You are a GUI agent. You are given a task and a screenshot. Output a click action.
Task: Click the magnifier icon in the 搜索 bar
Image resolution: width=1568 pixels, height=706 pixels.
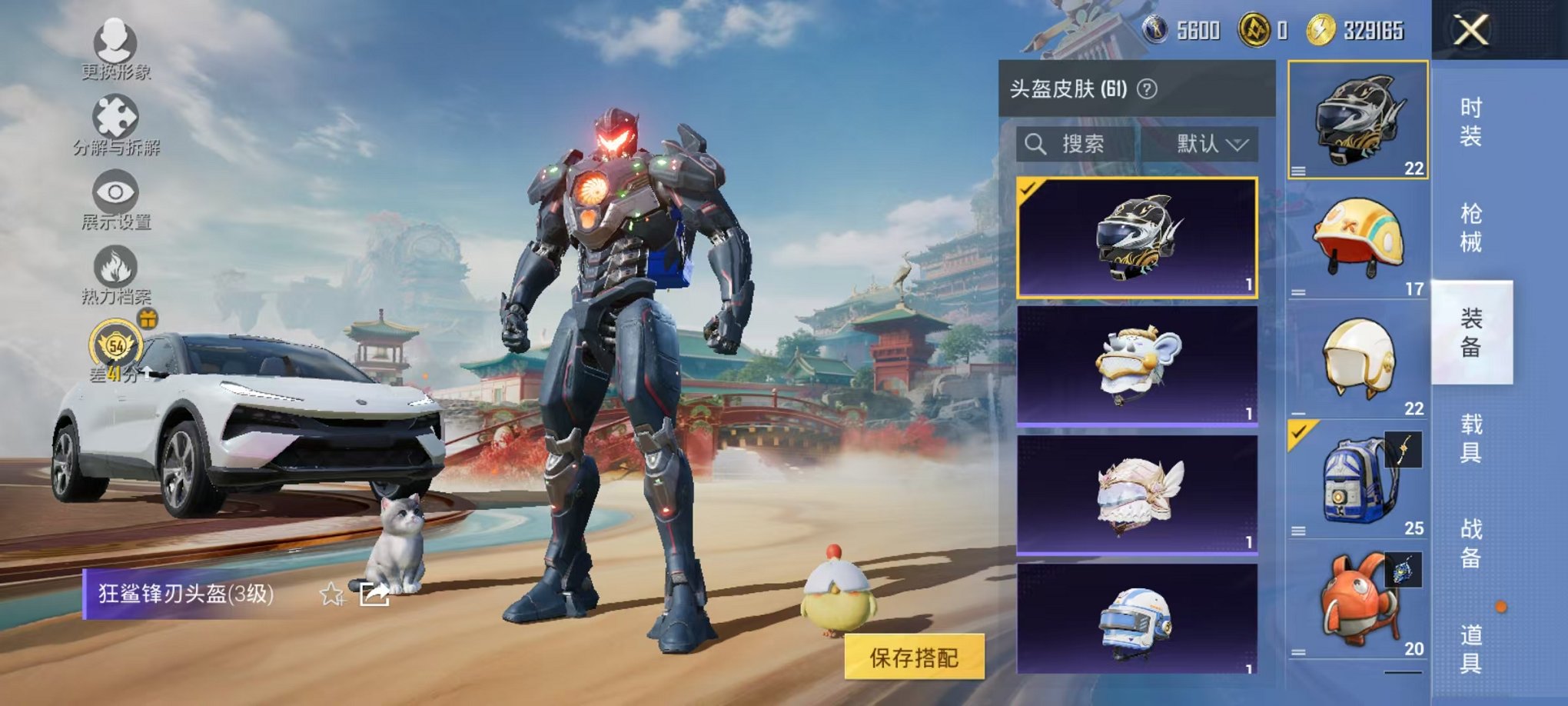(1036, 144)
